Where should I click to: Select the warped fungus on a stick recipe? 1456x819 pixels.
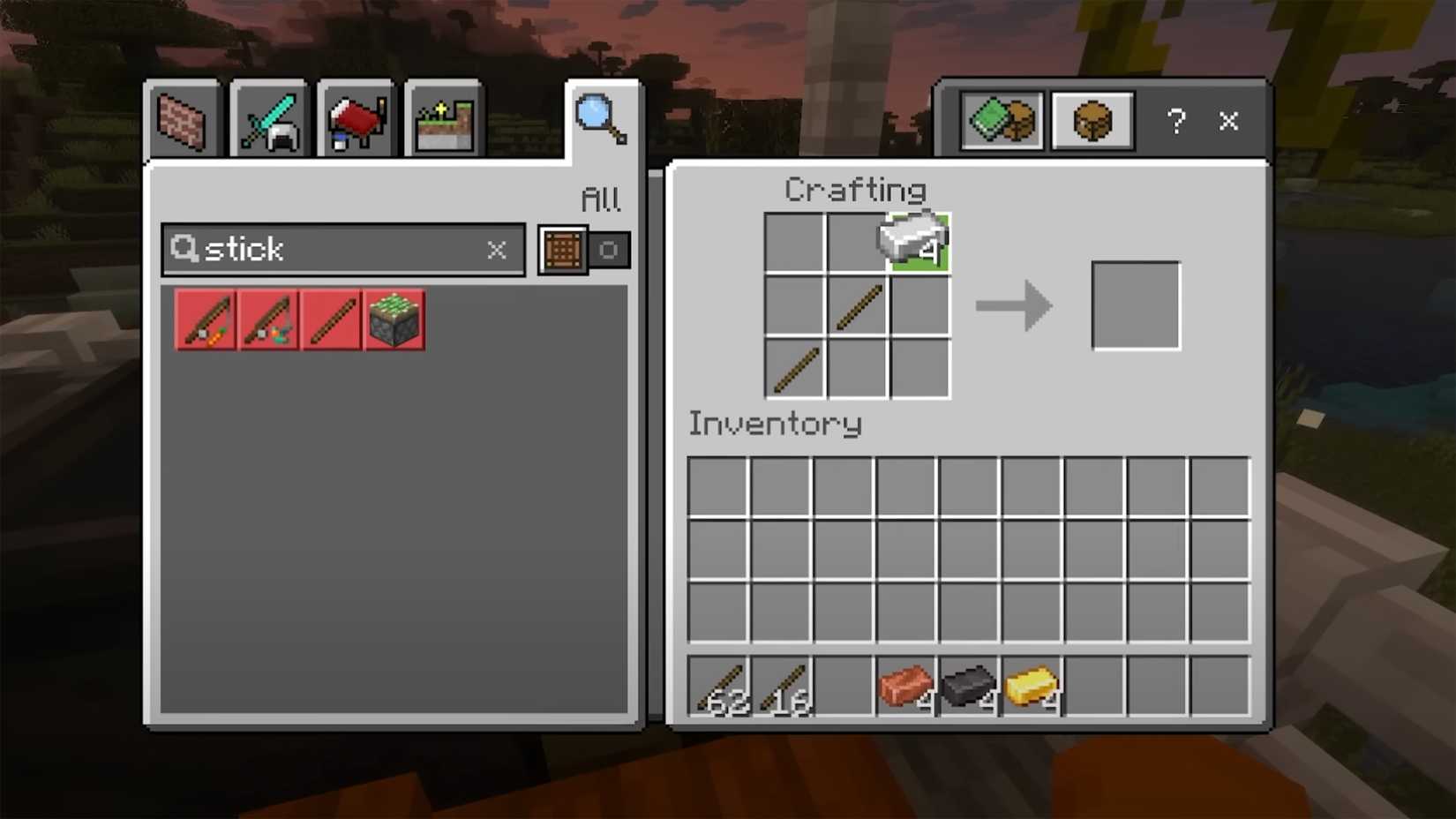[x=268, y=320]
